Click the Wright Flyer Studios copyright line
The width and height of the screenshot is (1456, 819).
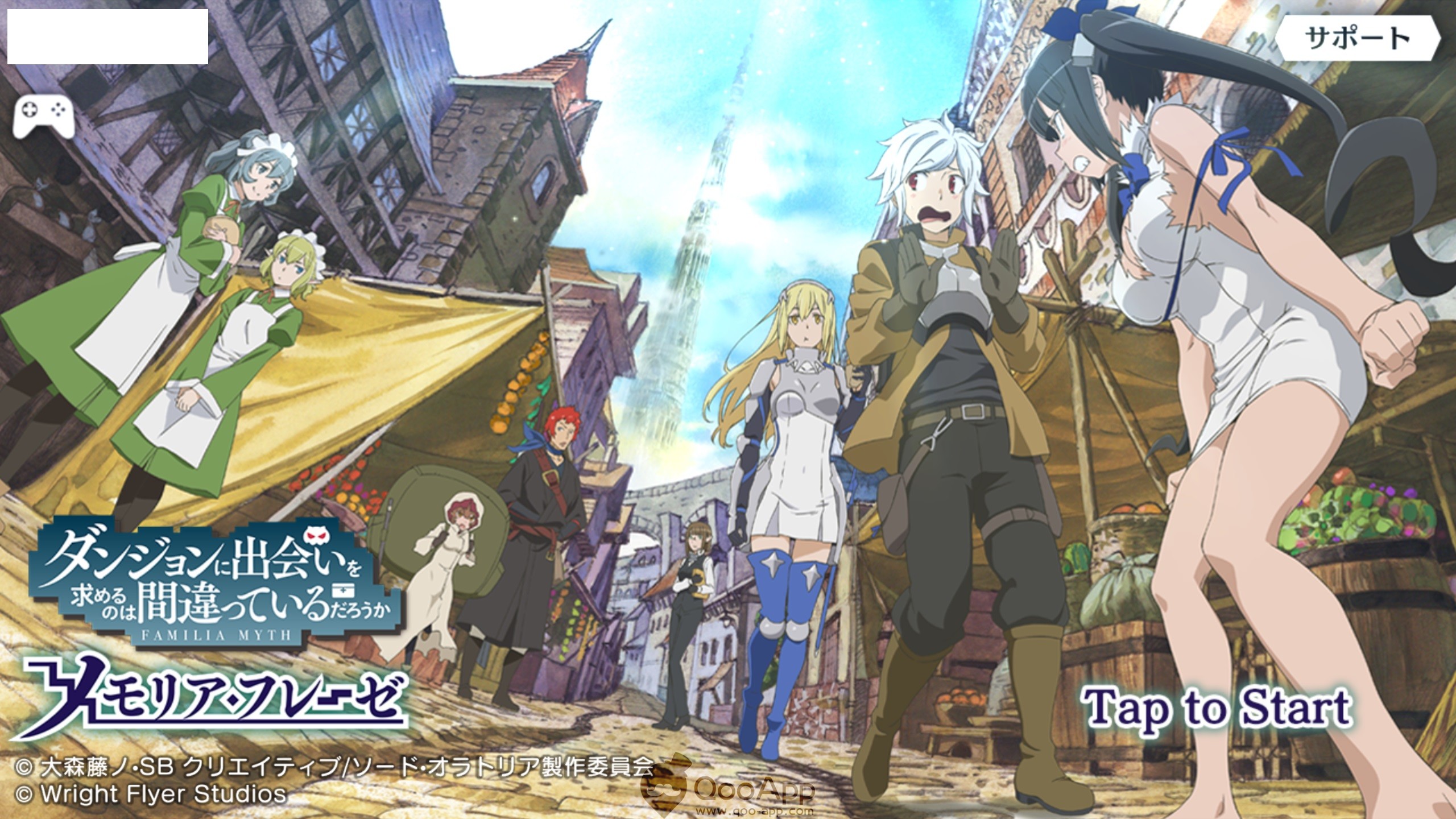[x=151, y=792]
